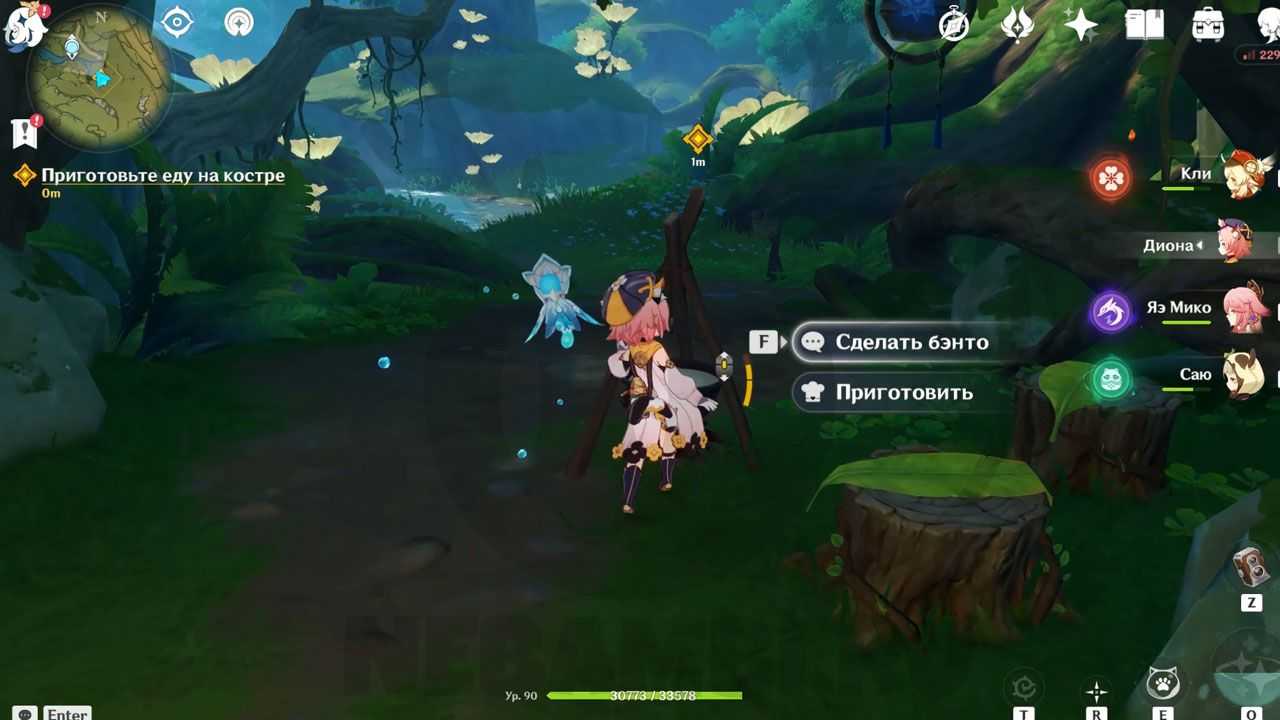1280x720 pixels.
Task: Open the quest log banner icon
Action: [x=24, y=132]
